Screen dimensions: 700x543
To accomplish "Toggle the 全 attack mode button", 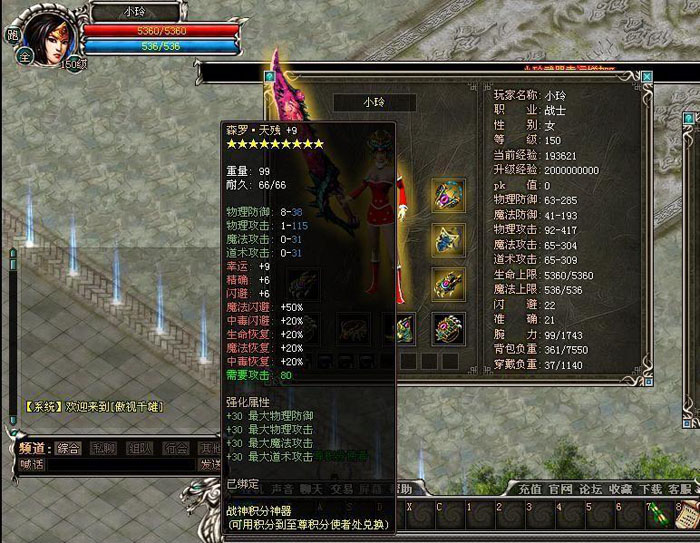I will tap(24, 58).
